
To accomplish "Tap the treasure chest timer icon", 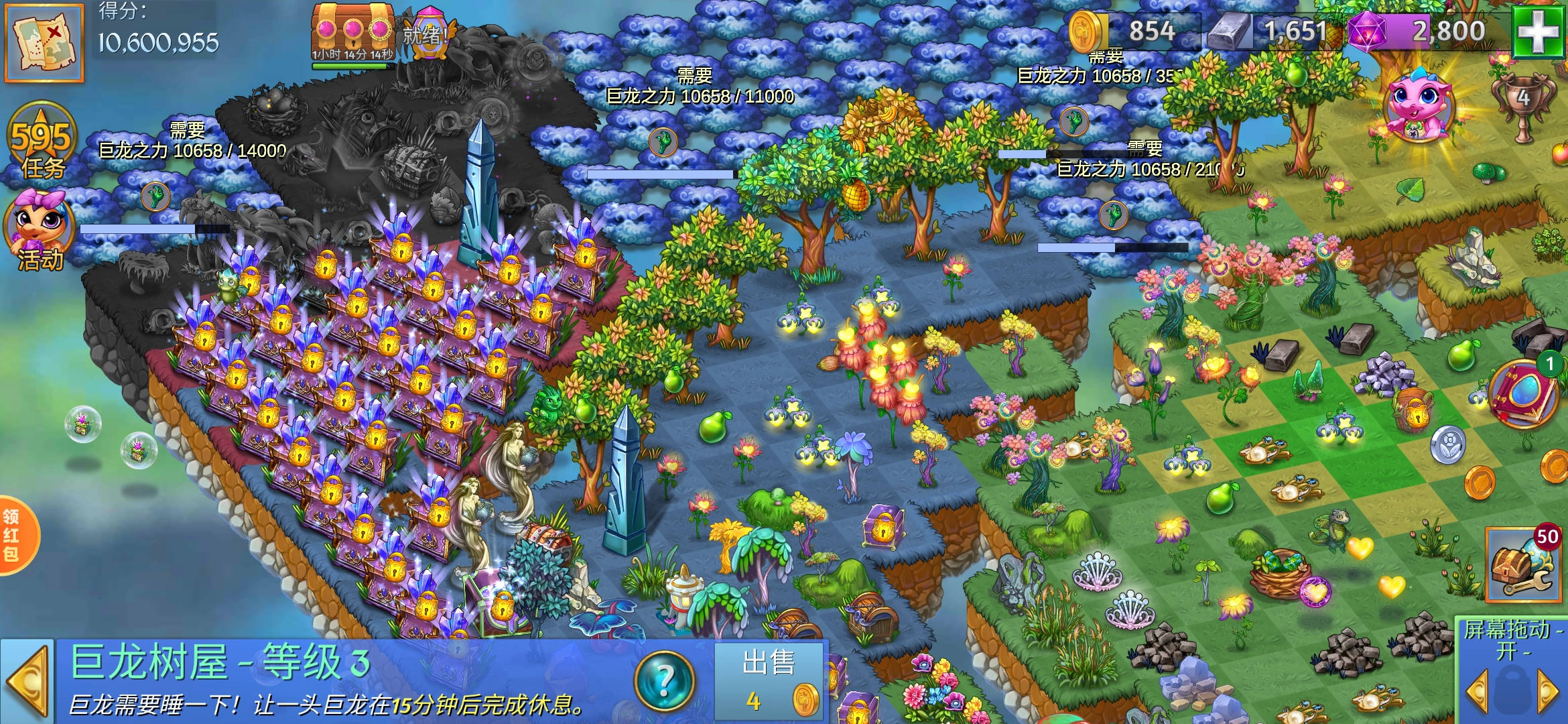I will [x=352, y=34].
